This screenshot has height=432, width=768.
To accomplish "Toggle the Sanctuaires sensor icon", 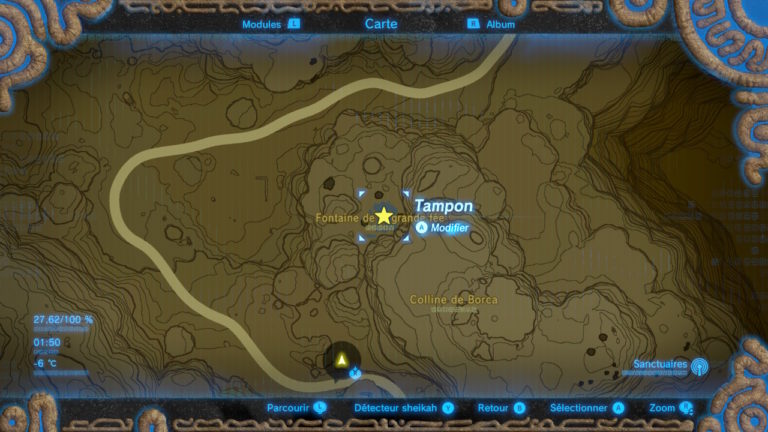I will [x=698, y=368].
